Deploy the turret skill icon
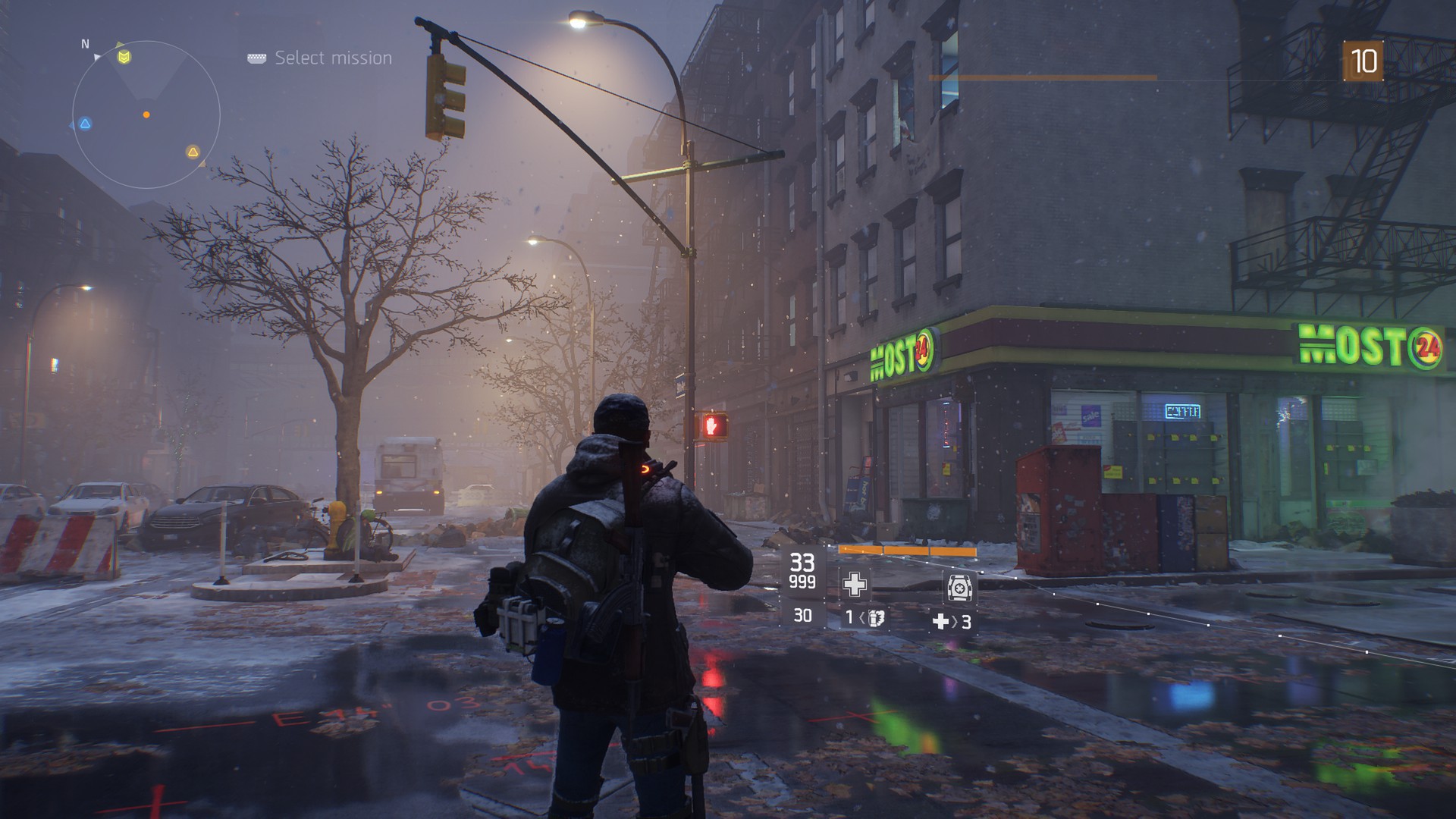This screenshot has height=819, width=1456. pyautogui.click(x=959, y=587)
